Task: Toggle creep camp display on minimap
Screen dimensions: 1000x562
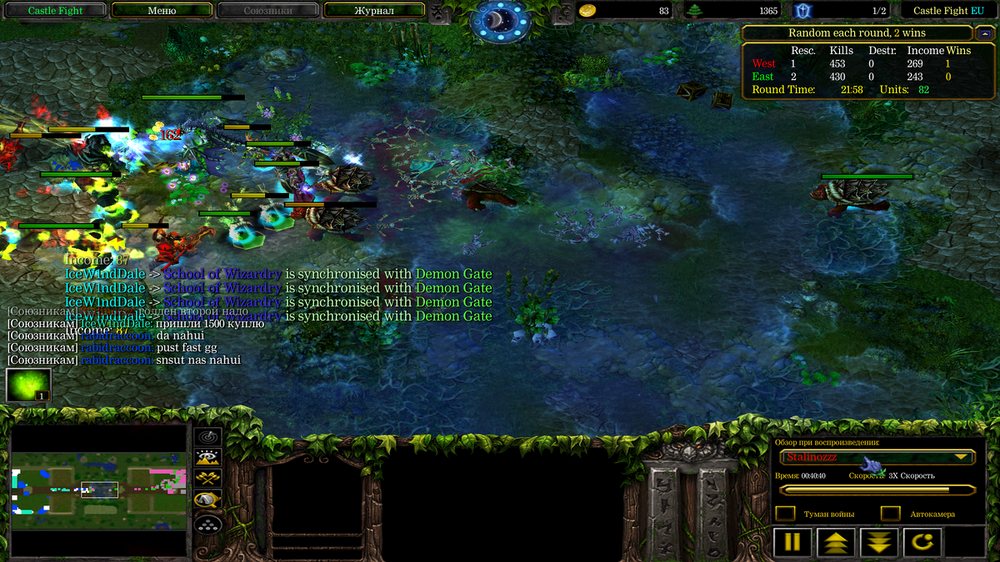Action: pyautogui.click(x=208, y=500)
